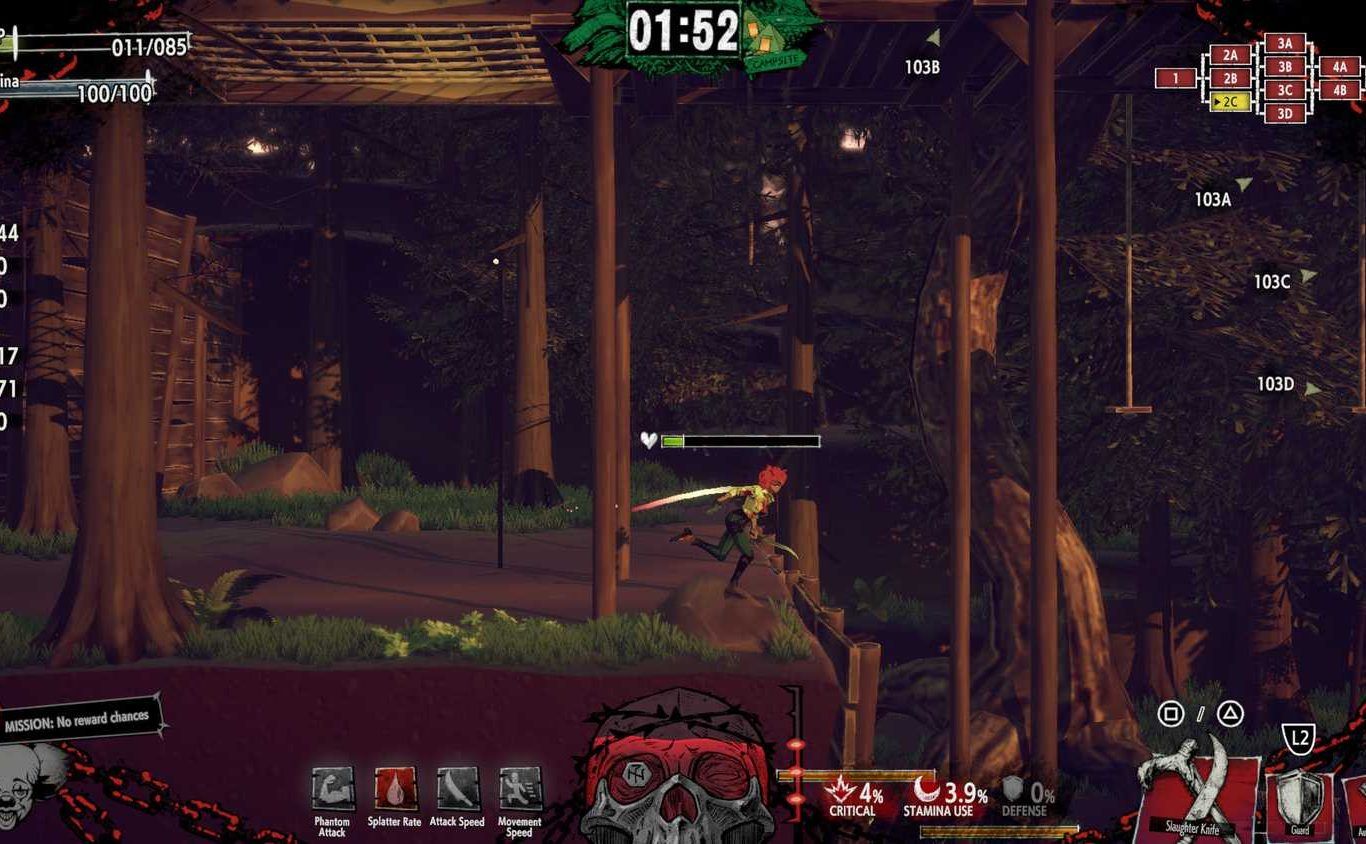Image resolution: width=1366 pixels, height=844 pixels.
Task: Select stage 2B on the route map
Action: [x=1230, y=78]
